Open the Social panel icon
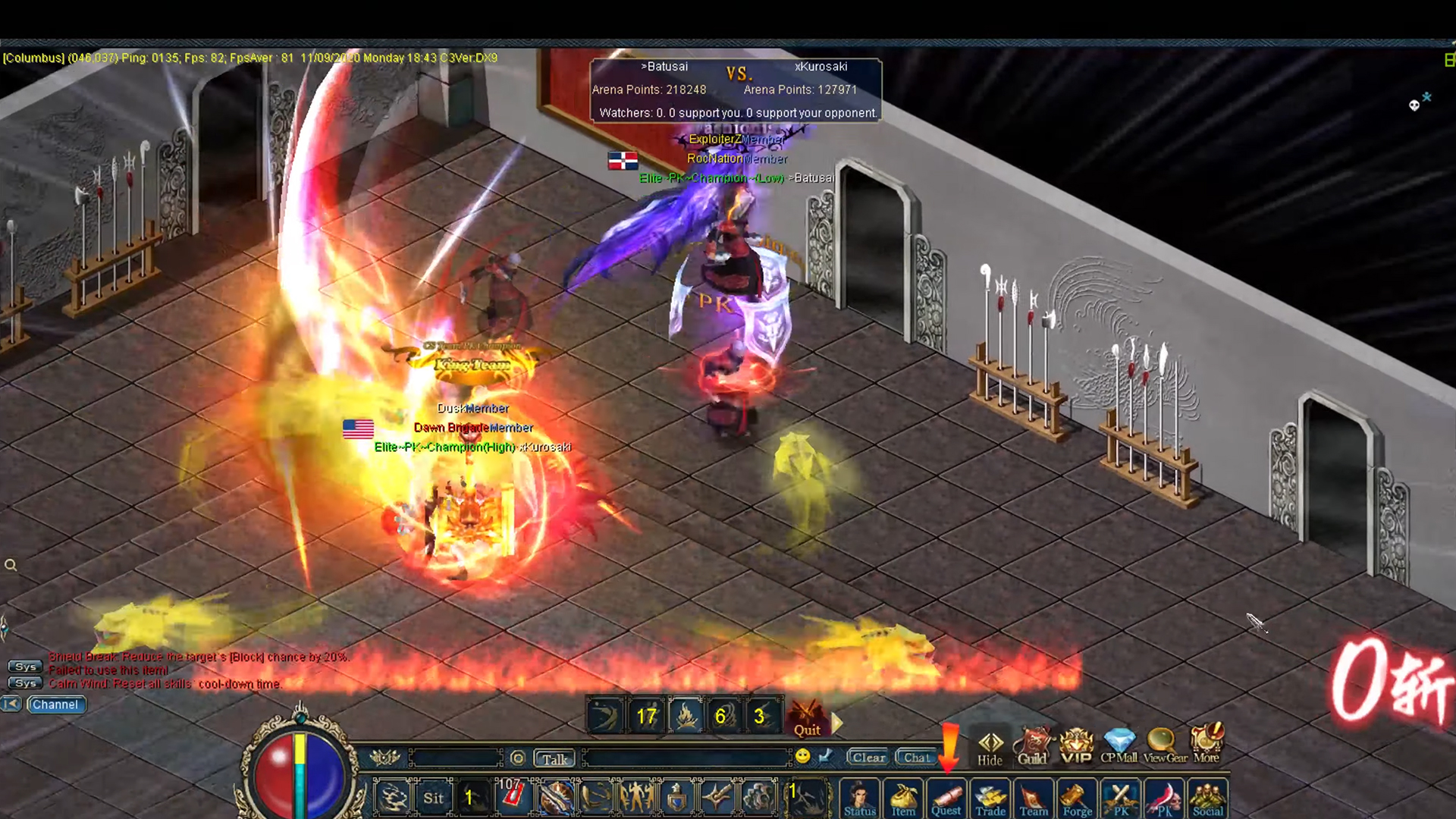The height and width of the screenshot is (819, 1456). tap(1207, 798)
